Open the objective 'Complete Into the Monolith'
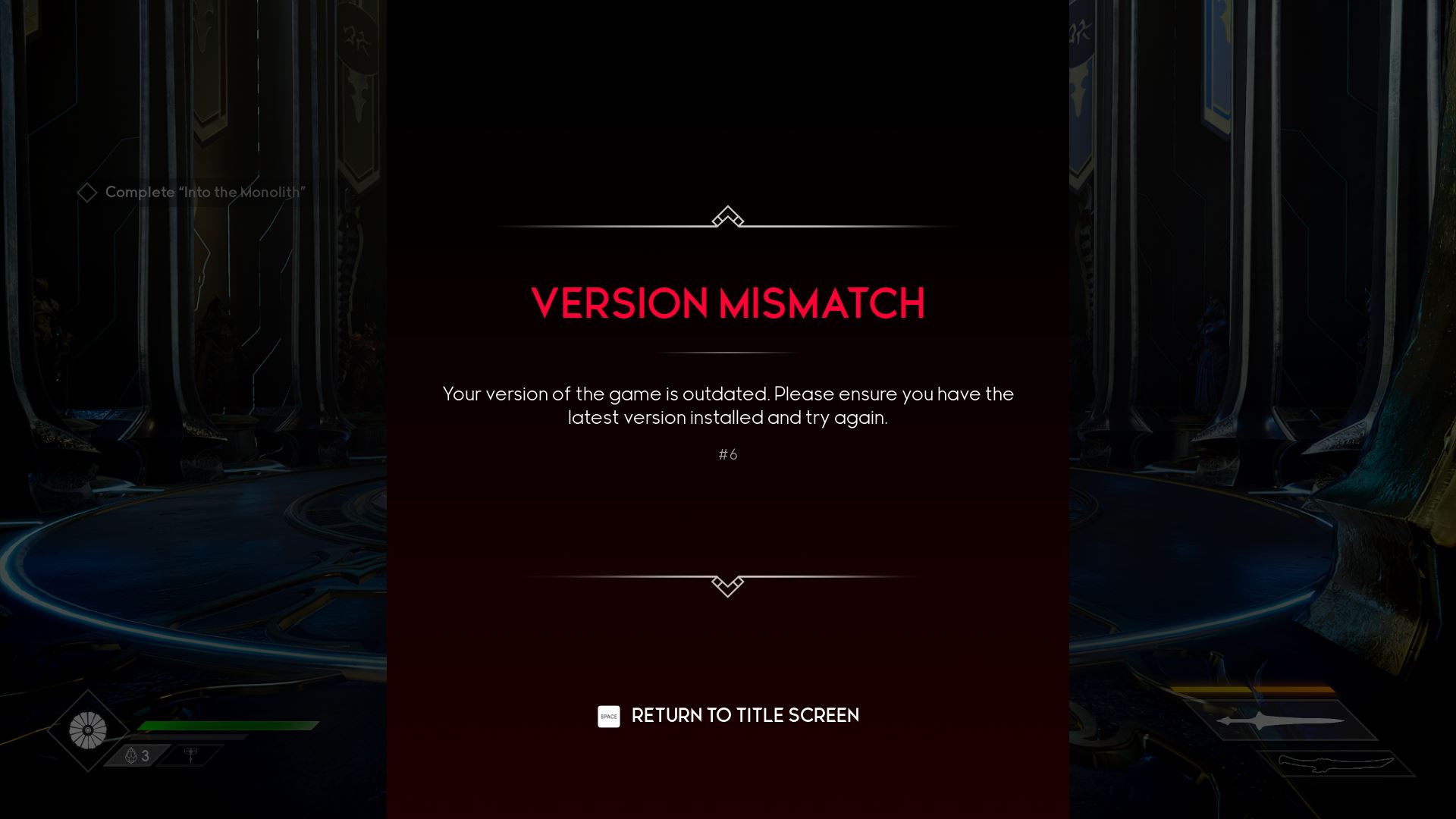Viewport: 1456px width, 819px height. [x=203, y=192]
